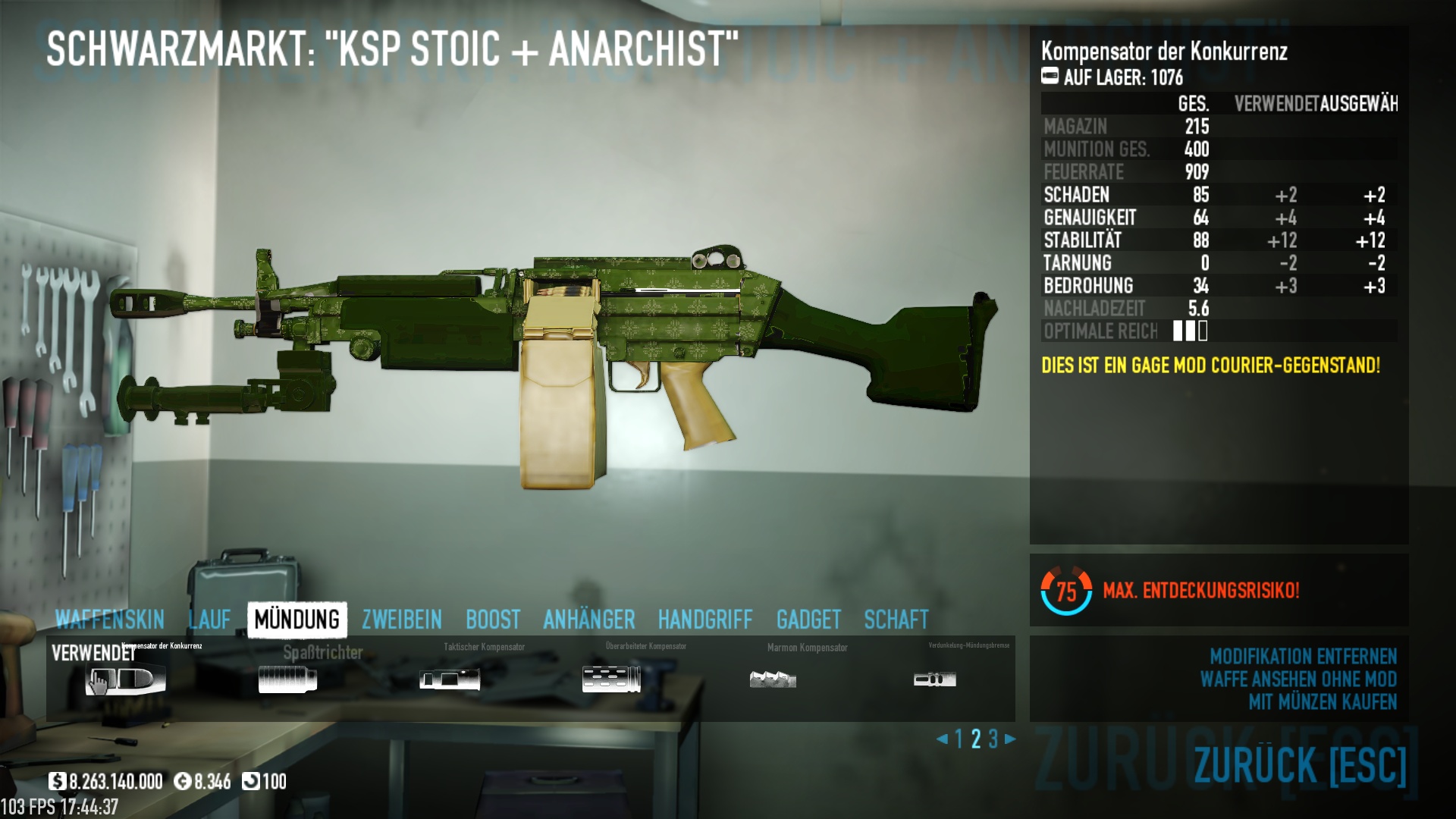Image resolution: width=1456 pixels, height=819 pixels.
Task: Open the Lauf category tab
Action: [209, 620]
